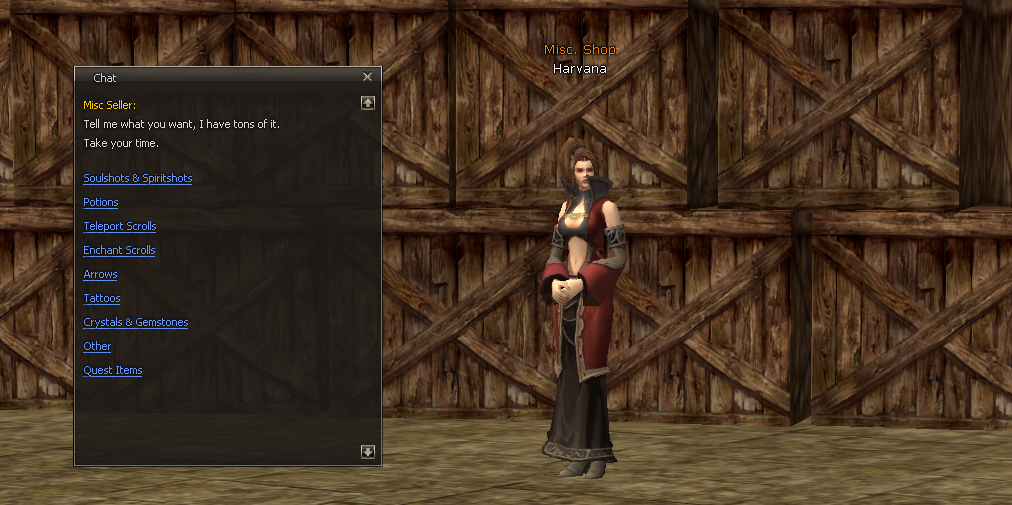Click the chat window's scroll-down arrow

(x=368, y=452)
